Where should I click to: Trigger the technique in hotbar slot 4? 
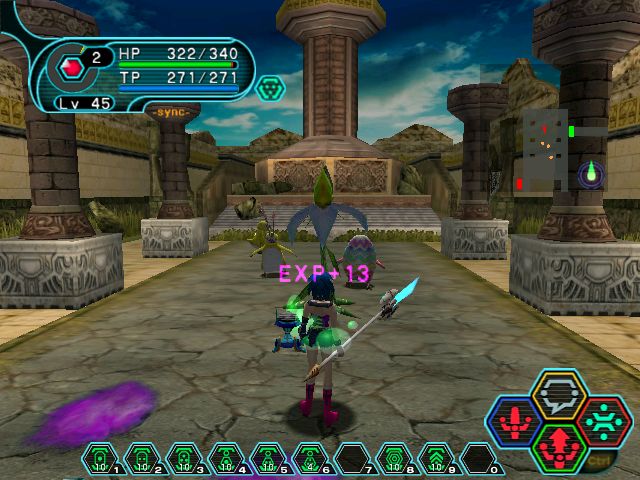[x=226, y=461]
